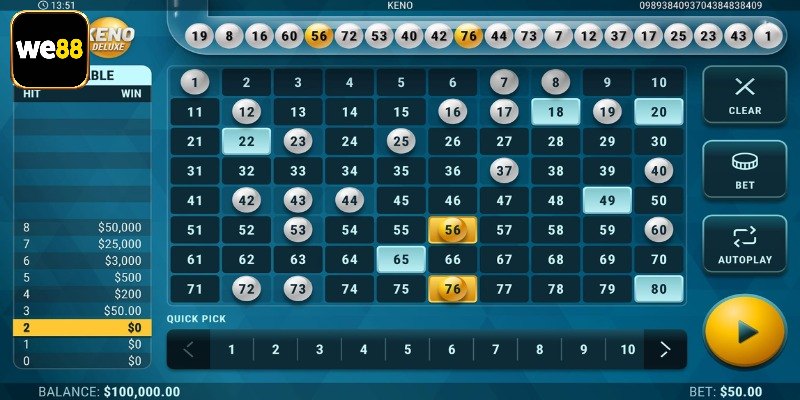Choose Quick Pick 5 numbers
Image resolution: width=800 pixels, height=400 pixels.
tap(407, 350)
